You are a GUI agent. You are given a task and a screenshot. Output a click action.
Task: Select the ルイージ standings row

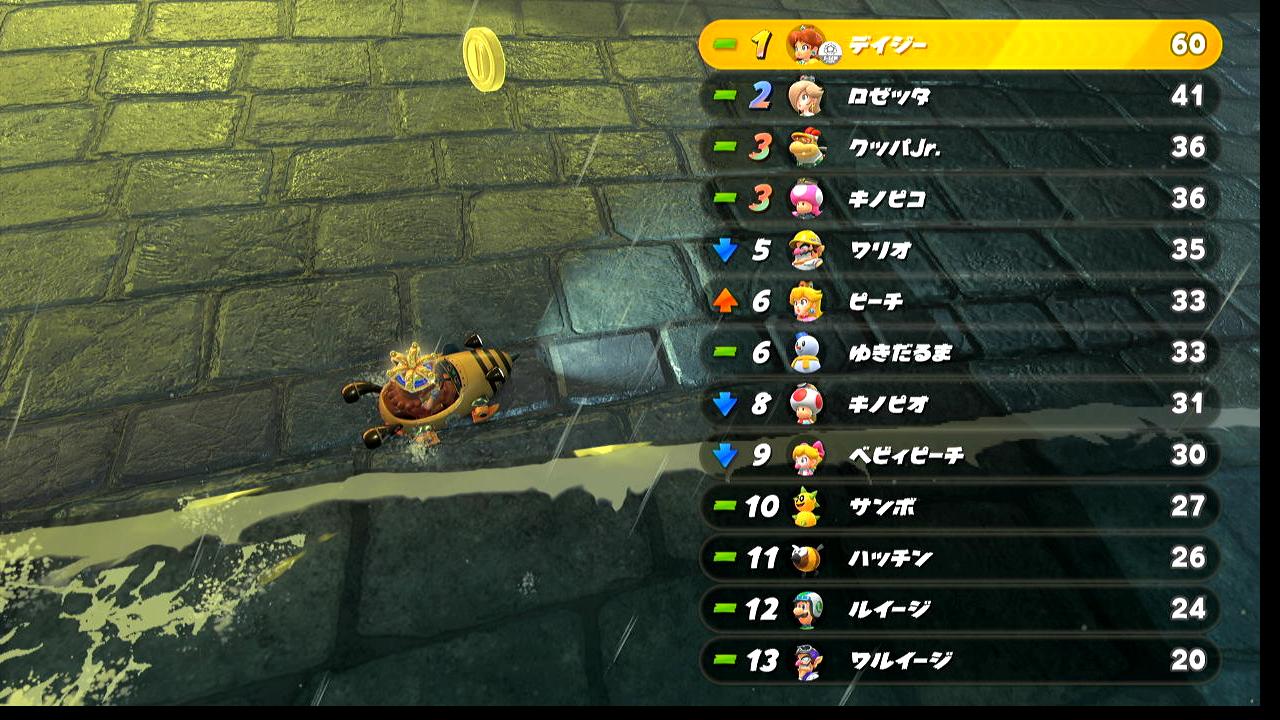(x=960, y=608)
